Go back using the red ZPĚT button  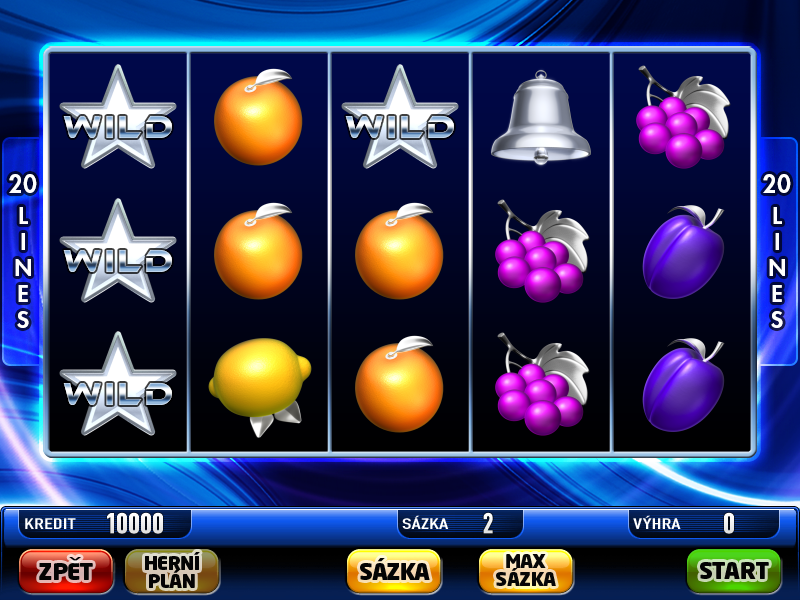[66, 571]
